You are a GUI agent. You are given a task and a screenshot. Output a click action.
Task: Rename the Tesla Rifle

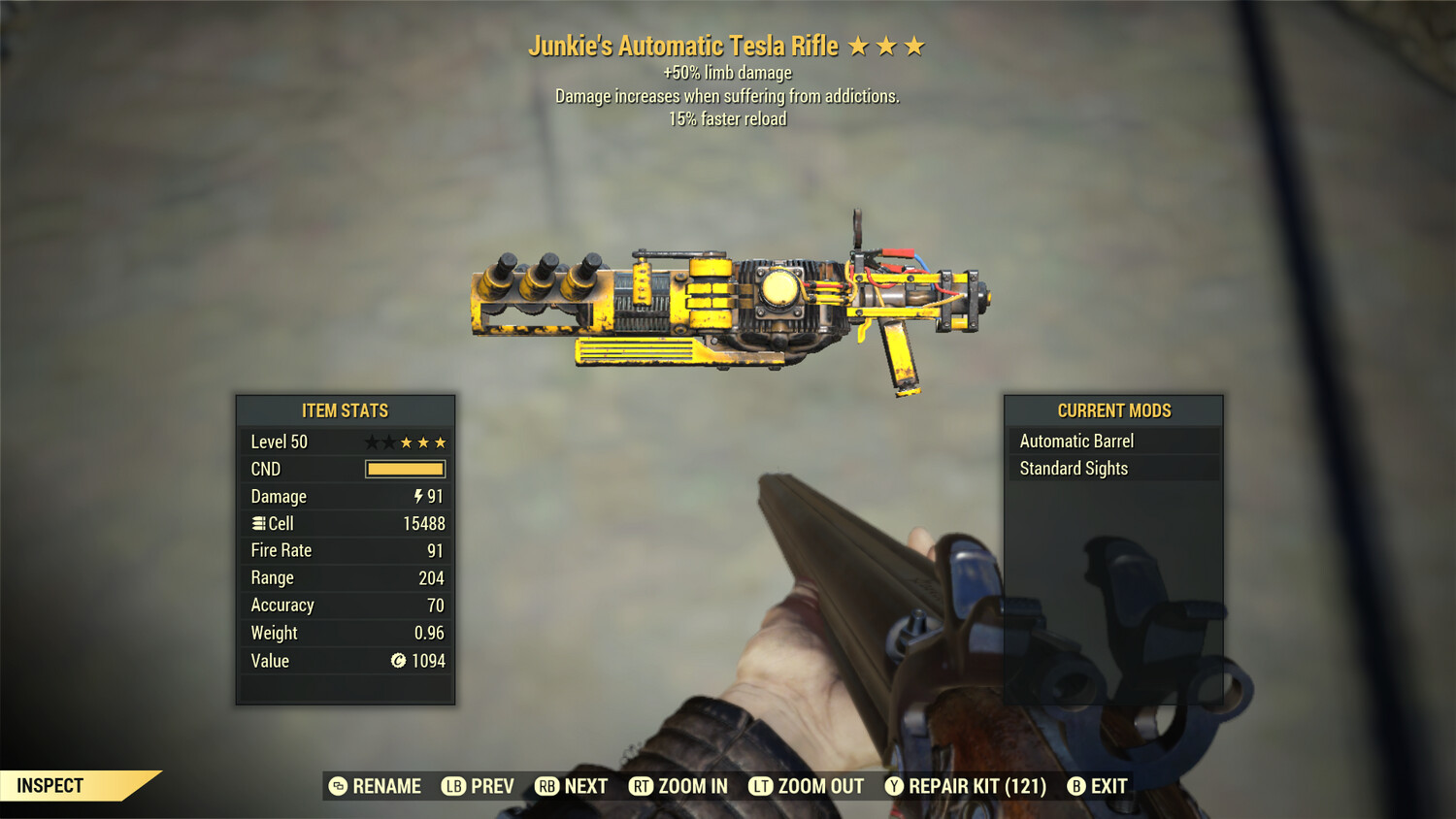coord(376,786)
